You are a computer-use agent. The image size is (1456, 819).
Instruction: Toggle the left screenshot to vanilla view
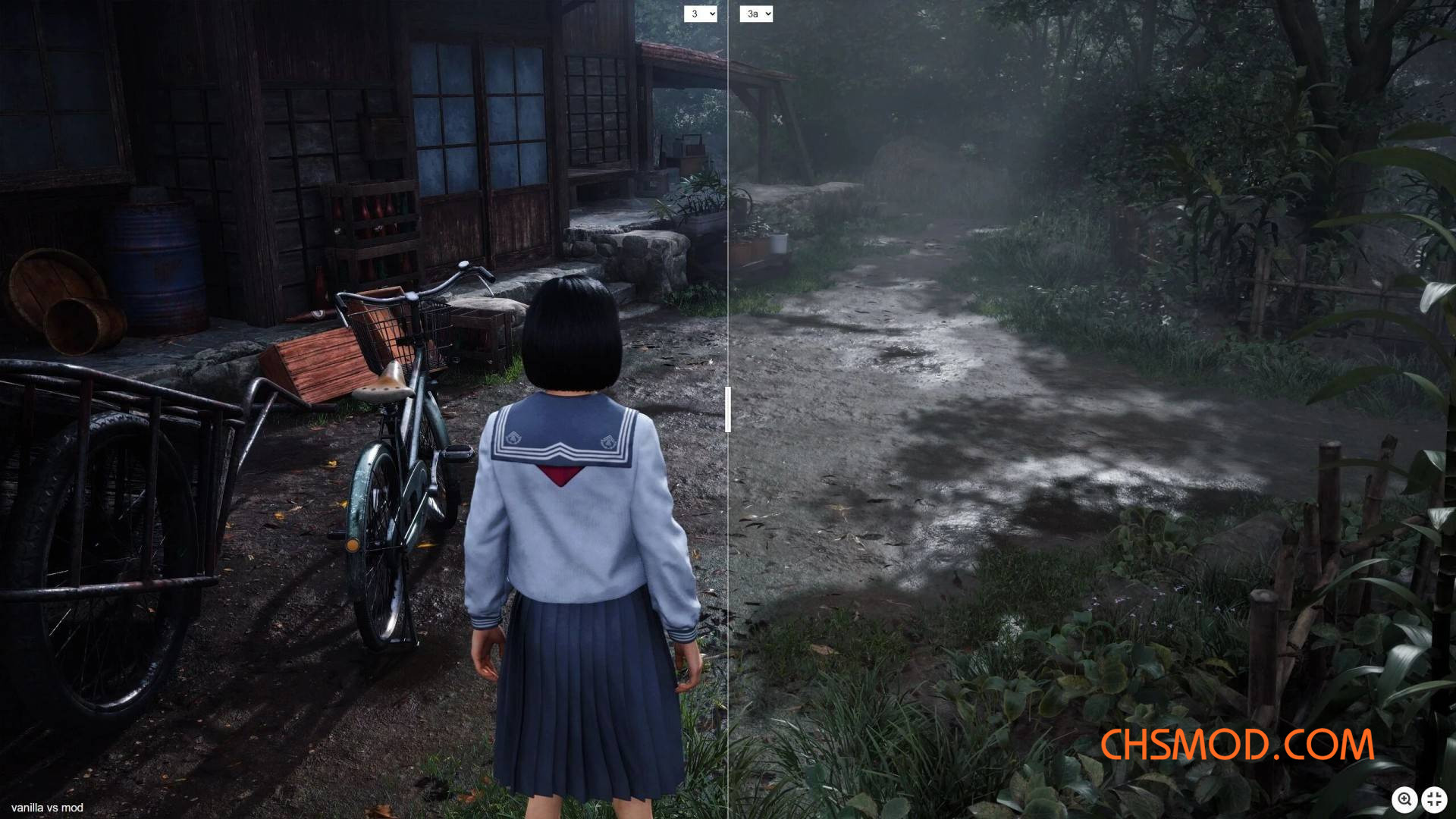point(701,13)
